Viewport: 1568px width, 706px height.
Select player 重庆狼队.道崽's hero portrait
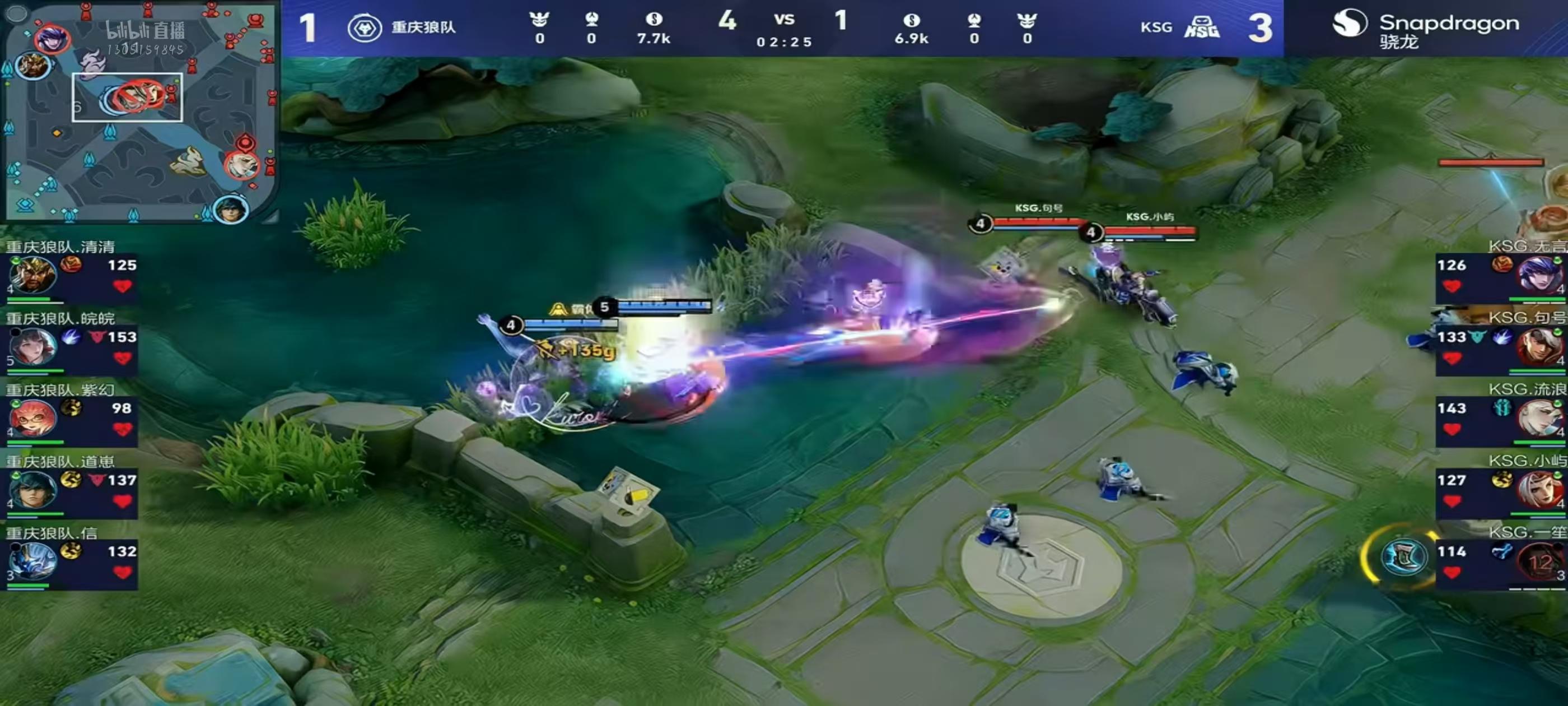32,490
